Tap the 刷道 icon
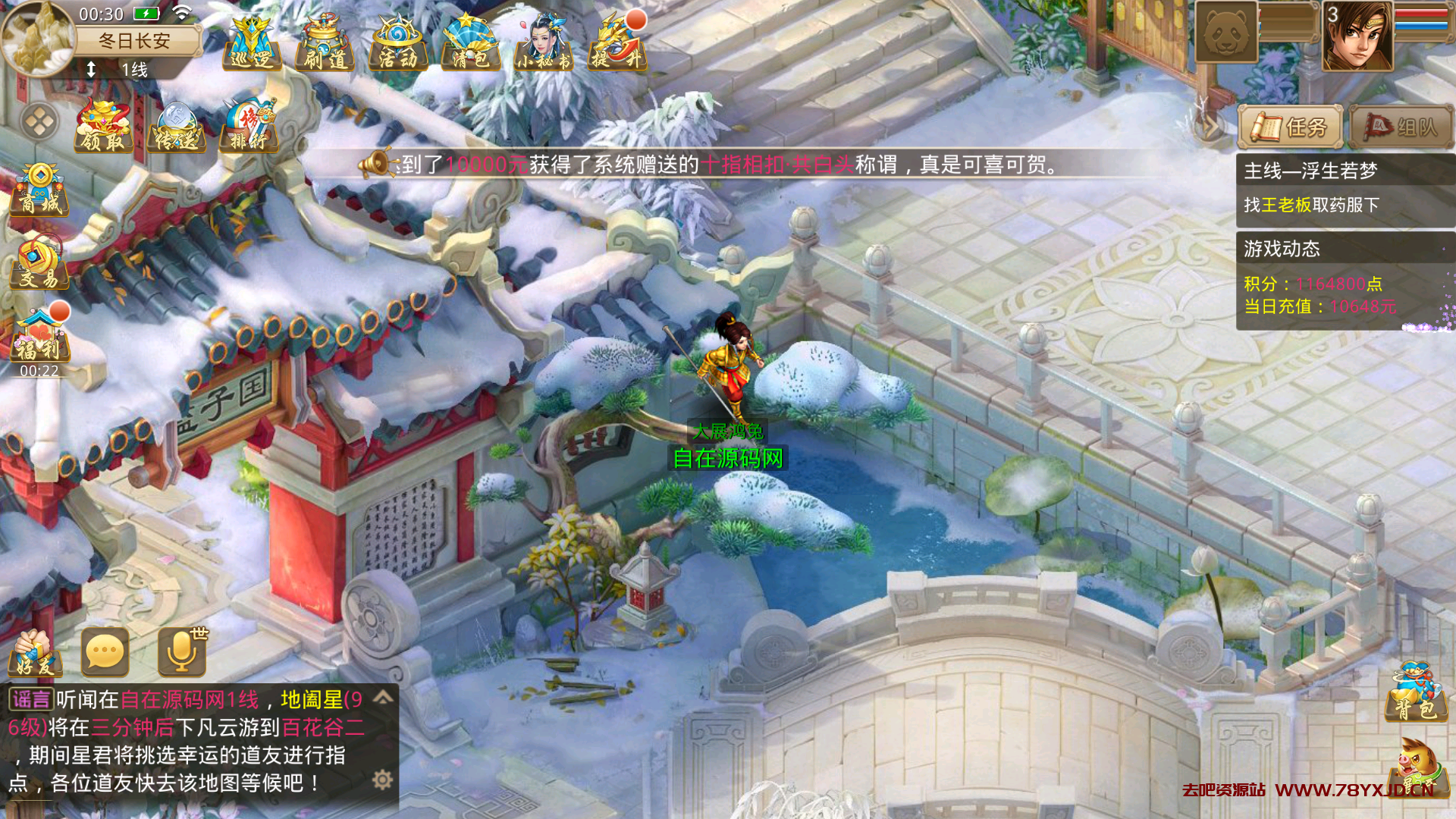Image resolution: width=1456 pixels, height=819 pixels. [x=325, y=42]
